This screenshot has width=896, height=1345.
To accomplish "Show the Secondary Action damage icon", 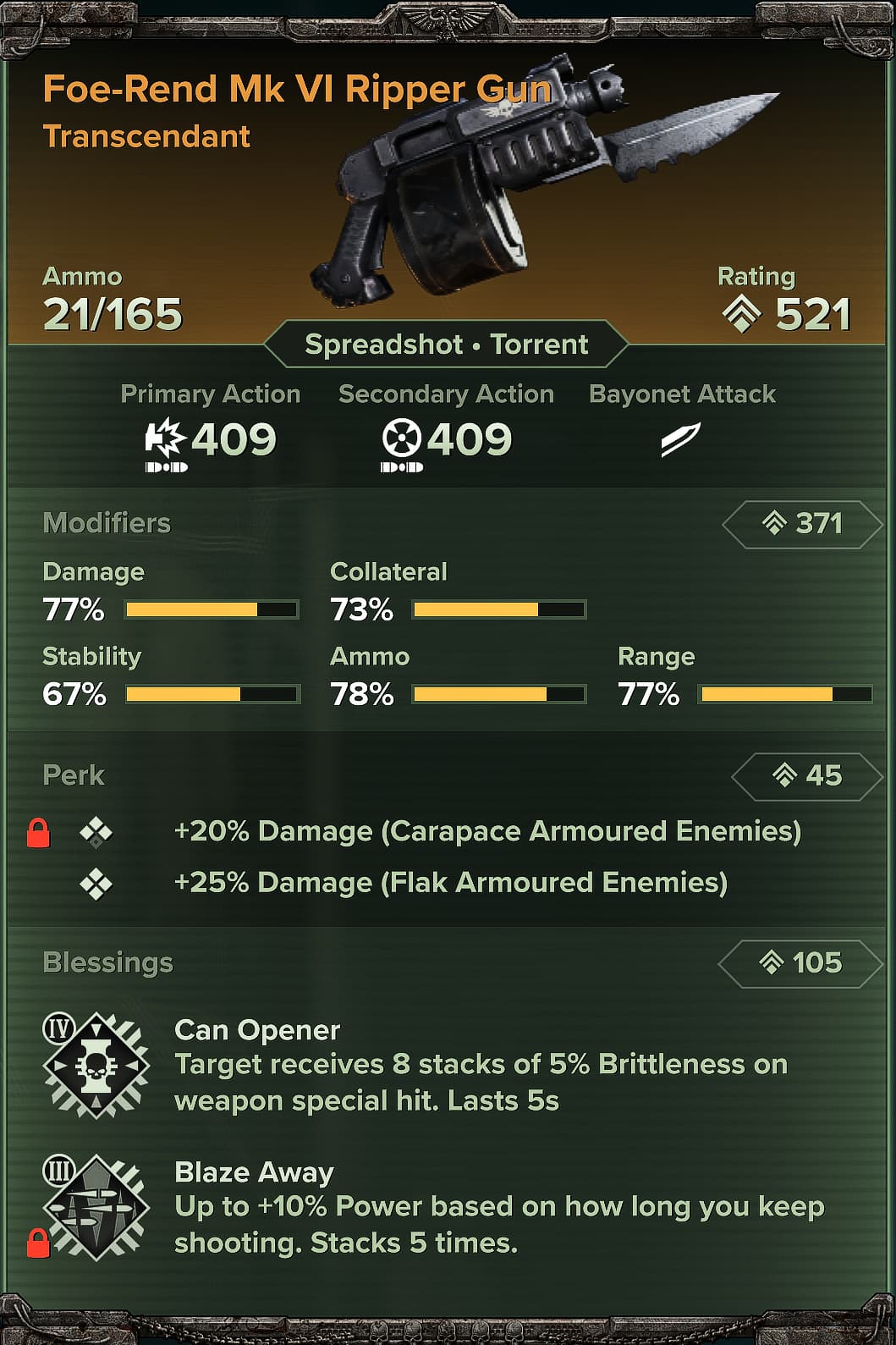I will pyautogui.click(x=401, y=439).
